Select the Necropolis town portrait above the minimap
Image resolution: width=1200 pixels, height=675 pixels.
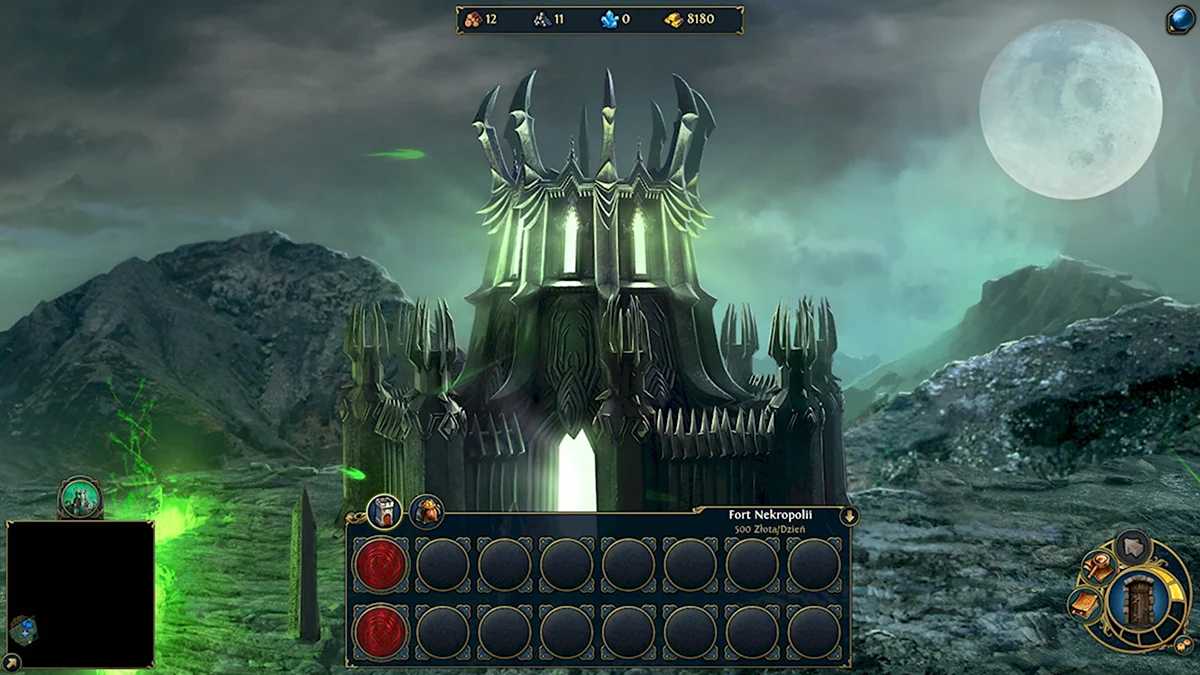(80, 498)
